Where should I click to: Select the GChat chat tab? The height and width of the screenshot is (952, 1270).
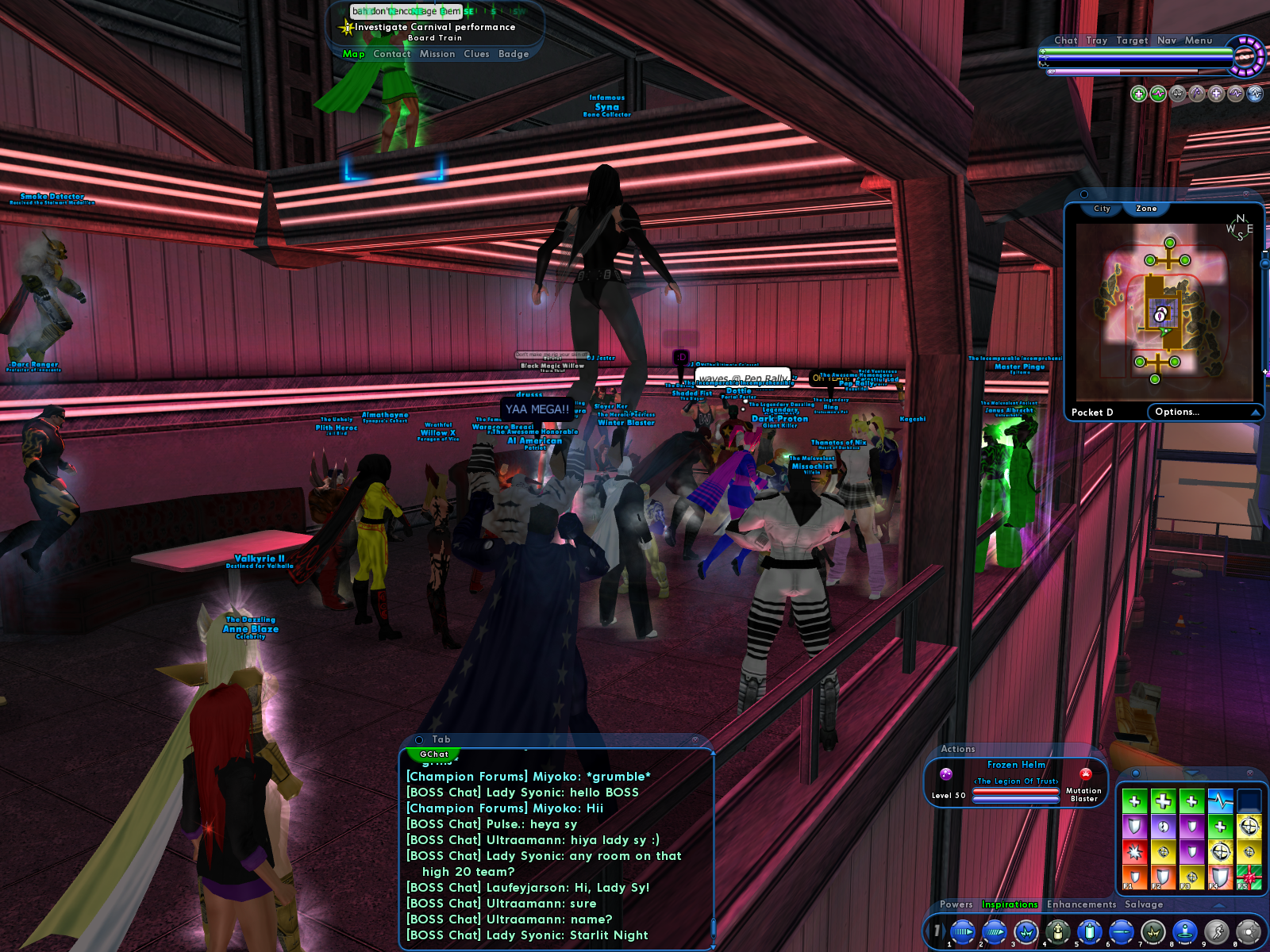tap(434, 754)
